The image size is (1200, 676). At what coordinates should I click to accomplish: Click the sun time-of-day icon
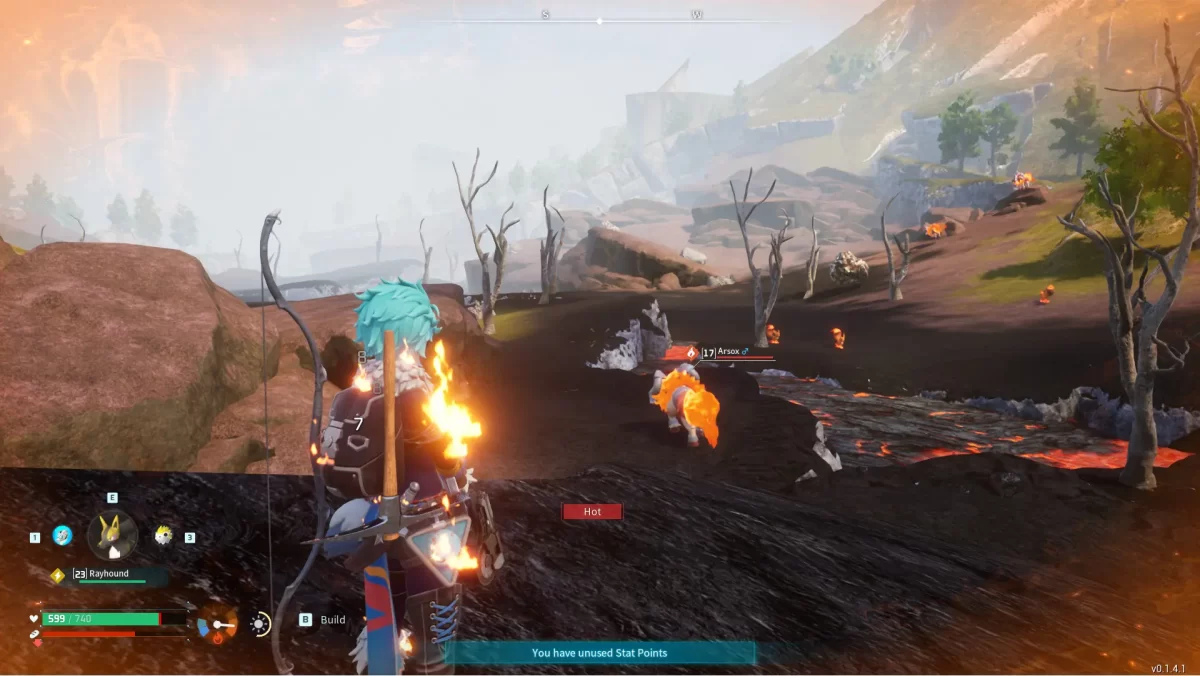pos(260,625)
